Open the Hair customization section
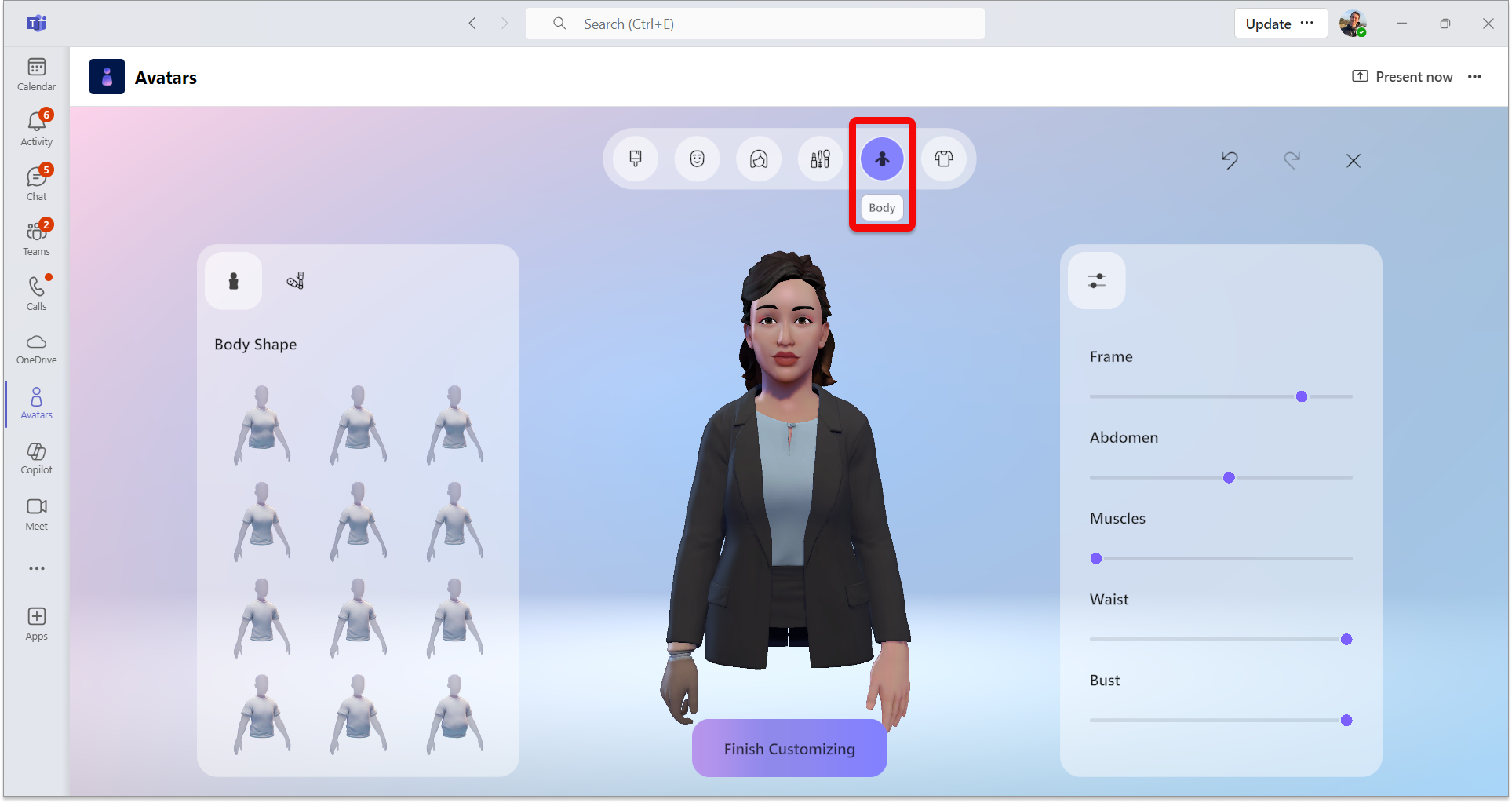This screenshot has height=803, width=1512. (x=759, y=159)
